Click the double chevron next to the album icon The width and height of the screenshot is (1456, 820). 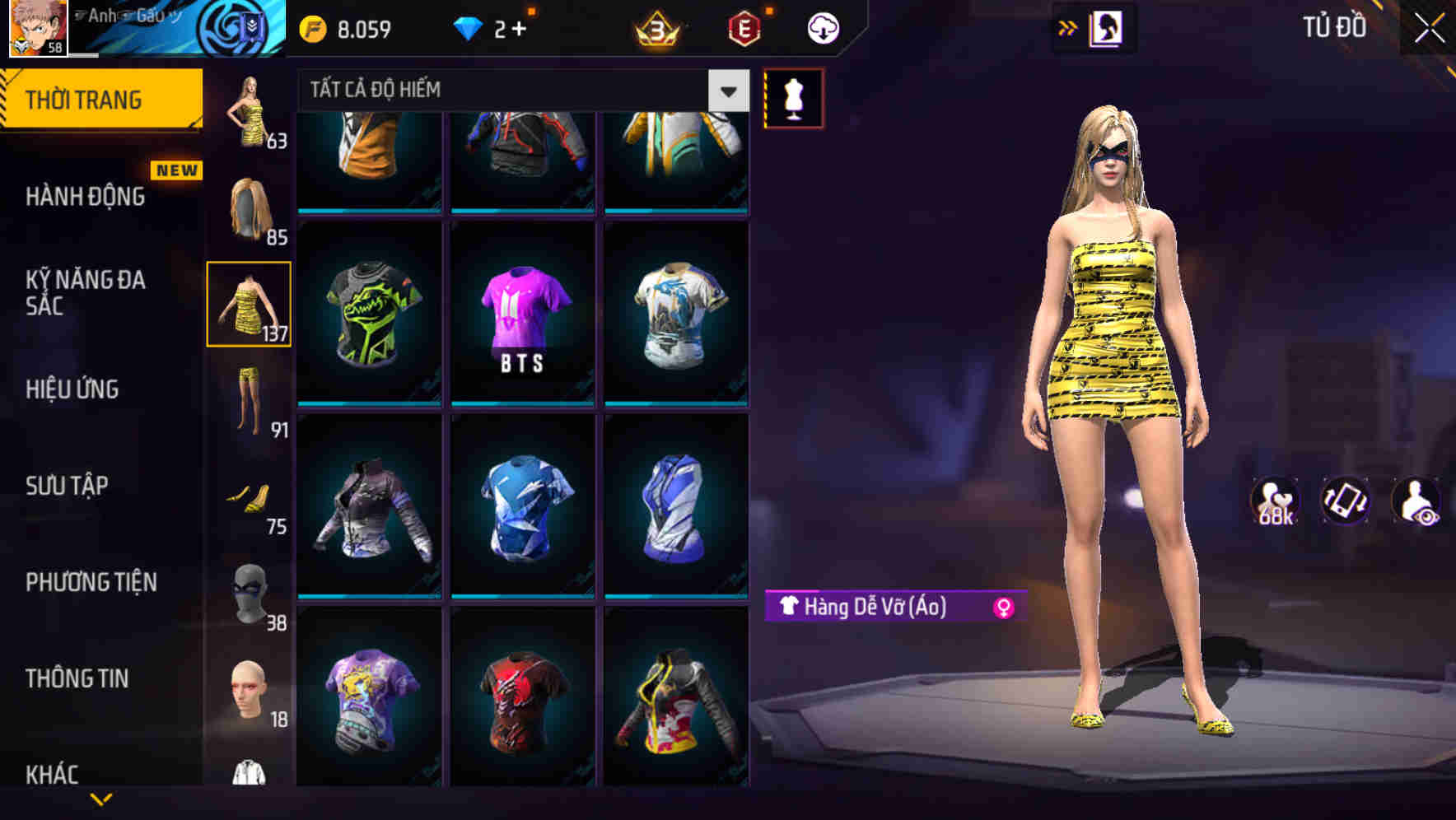pos(1067,27)
